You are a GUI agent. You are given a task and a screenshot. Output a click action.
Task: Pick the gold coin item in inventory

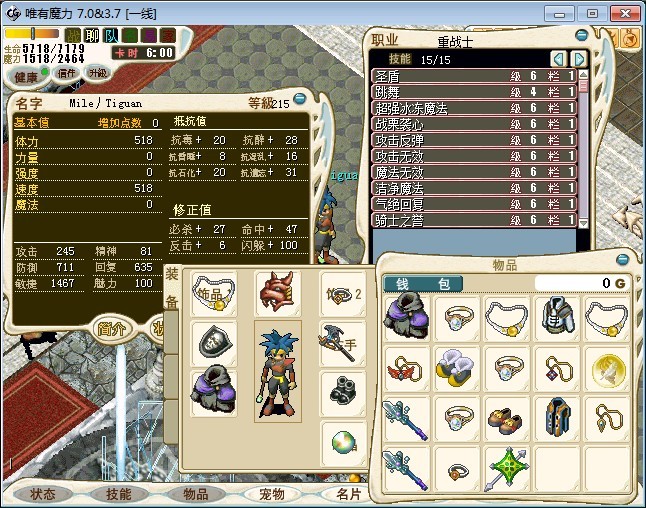pyautogui.click(x=609, y=367)
